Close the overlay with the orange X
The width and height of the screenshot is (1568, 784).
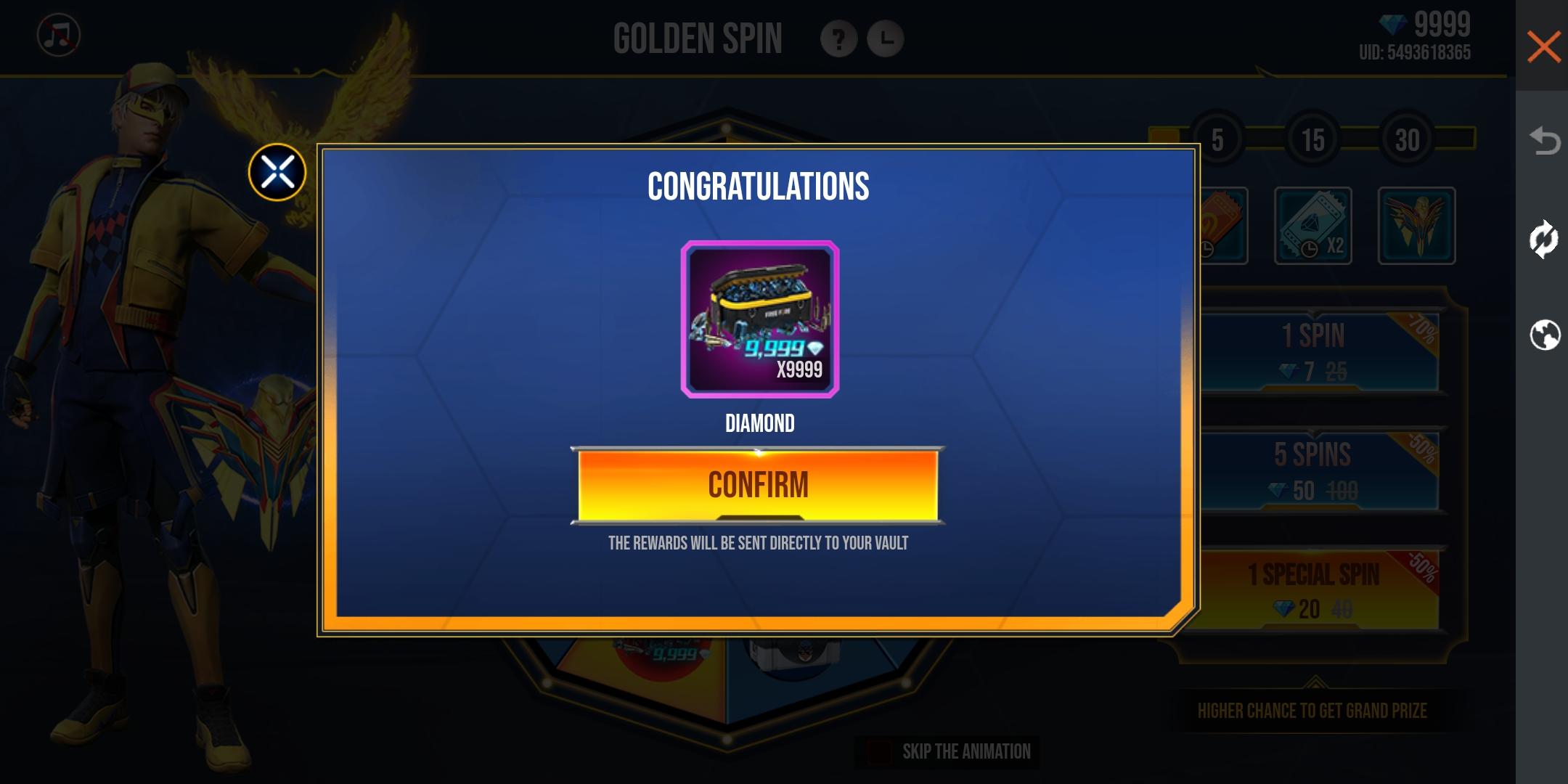pos(1543,47)
